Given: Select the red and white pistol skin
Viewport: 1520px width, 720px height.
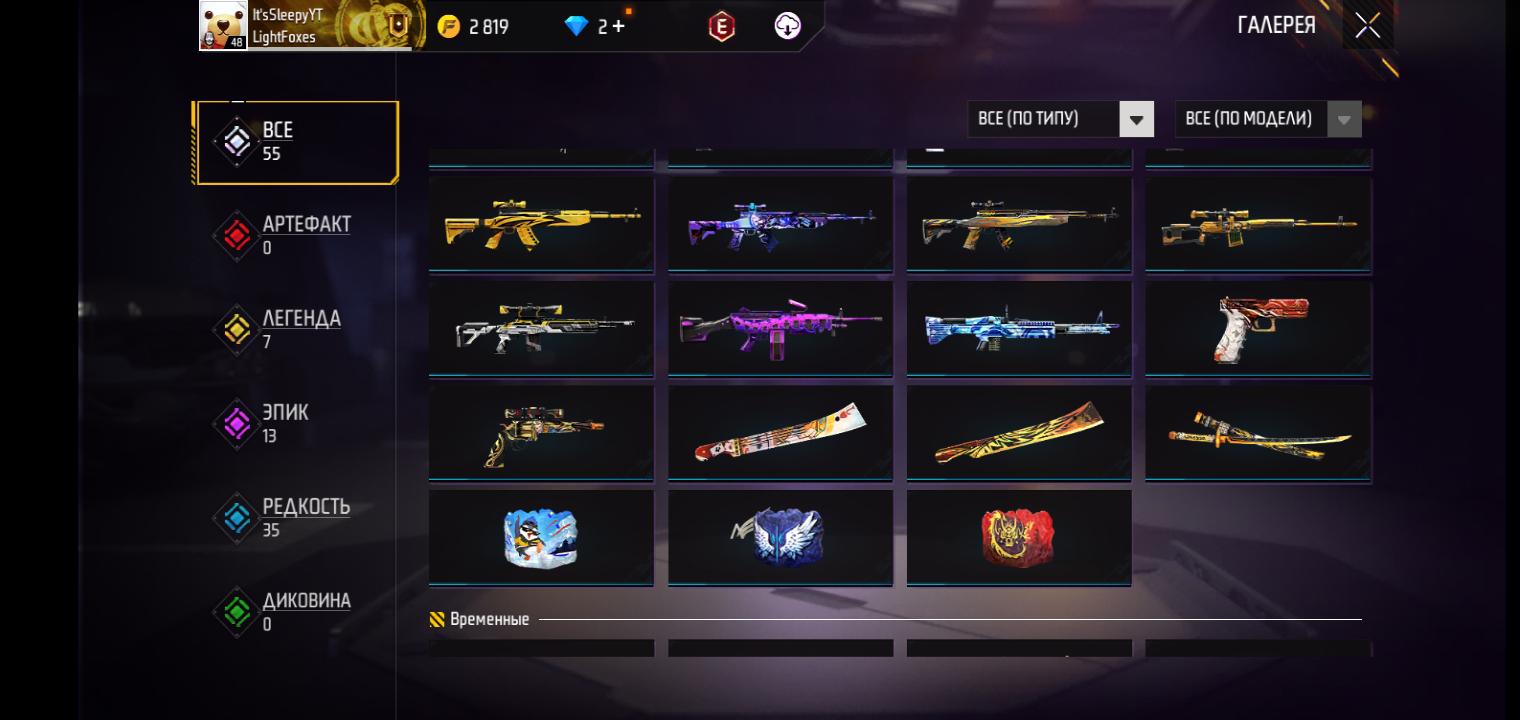Looking at the screenshot, I should (x=1258, y=329).
